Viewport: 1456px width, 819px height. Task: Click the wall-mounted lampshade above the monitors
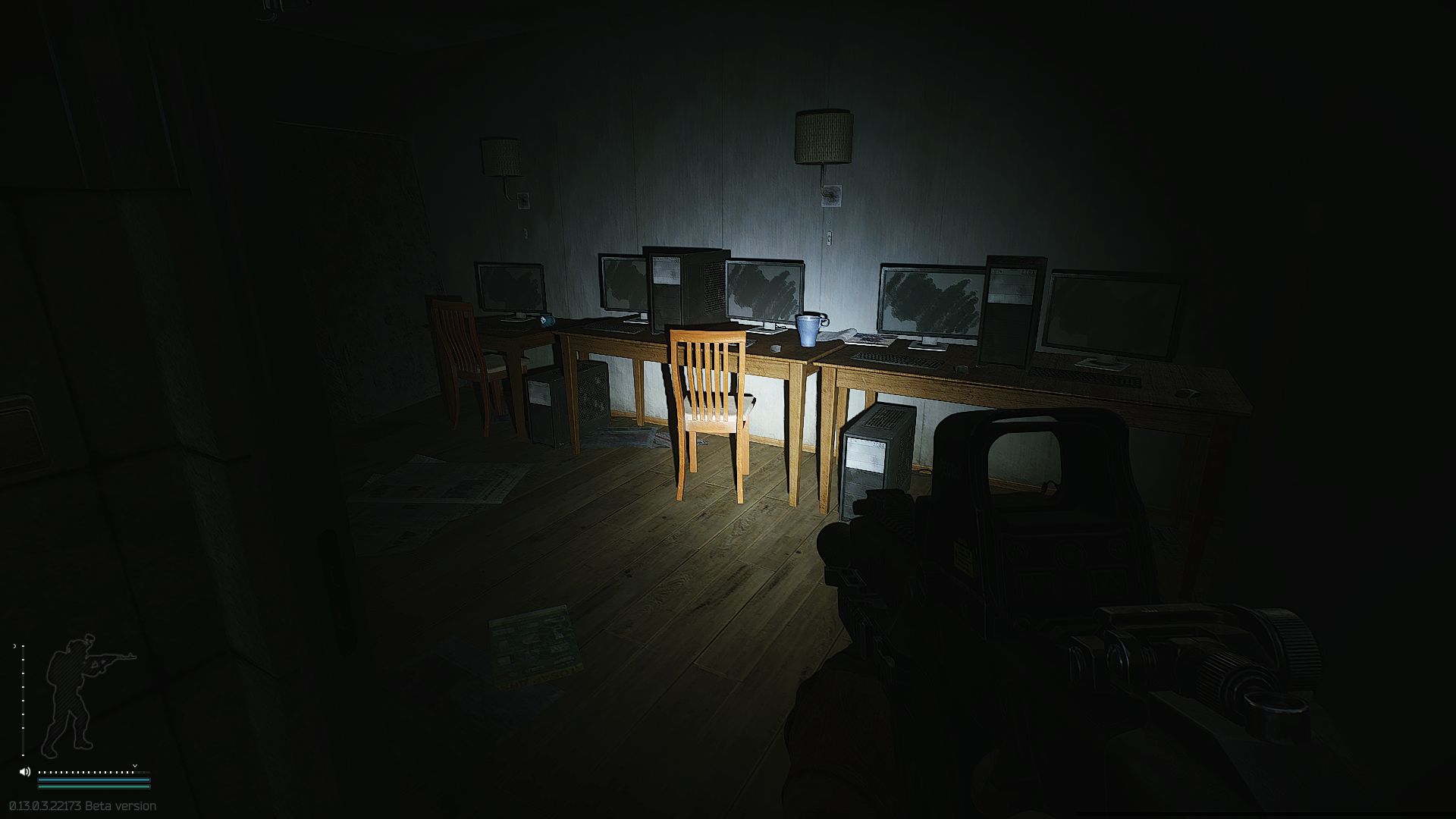pyautogui.click(x=821, y=136)
